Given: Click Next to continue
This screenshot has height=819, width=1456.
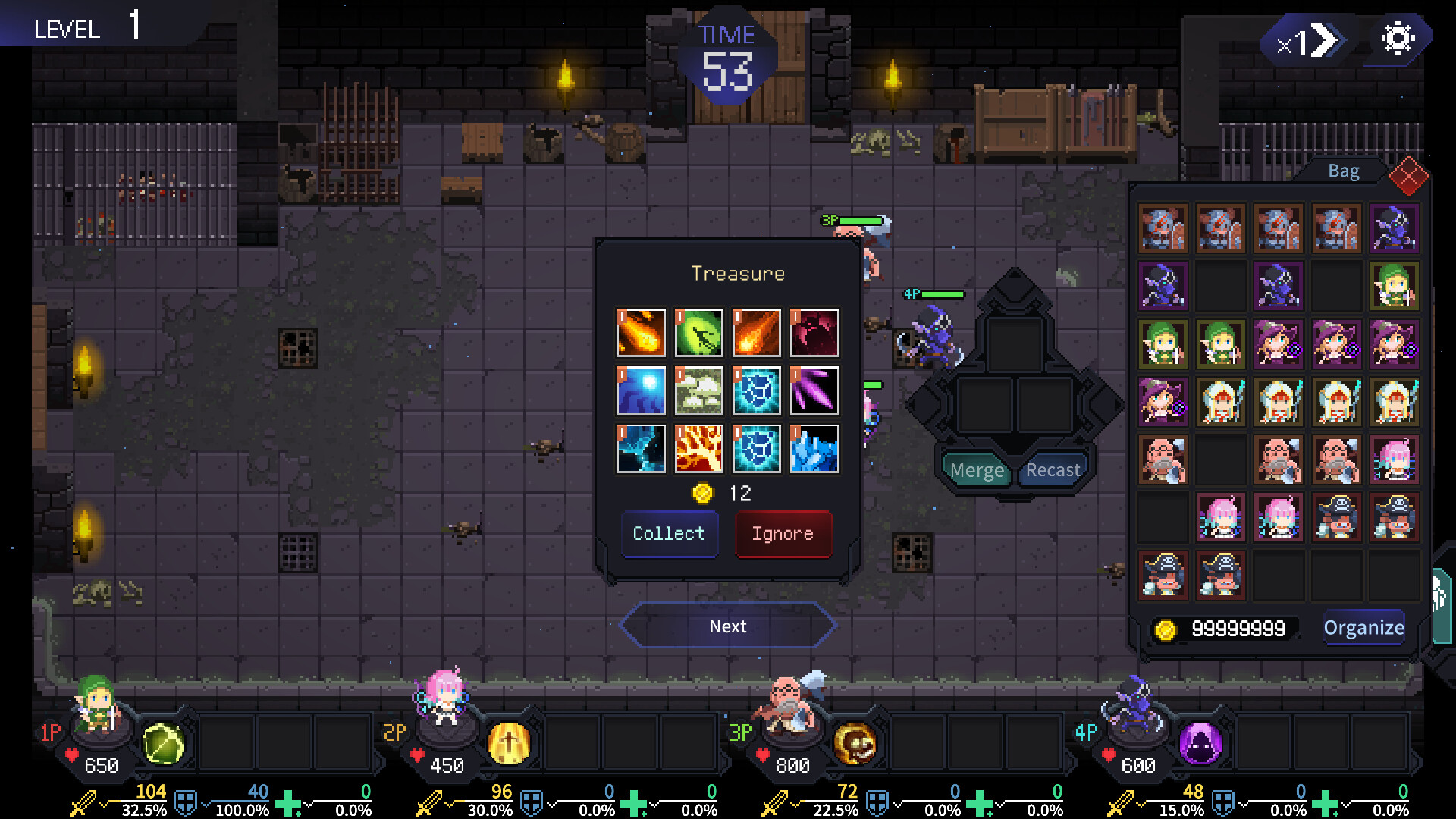Looking at the screenshot, I should pyautogui.click(x=727, y=626).
